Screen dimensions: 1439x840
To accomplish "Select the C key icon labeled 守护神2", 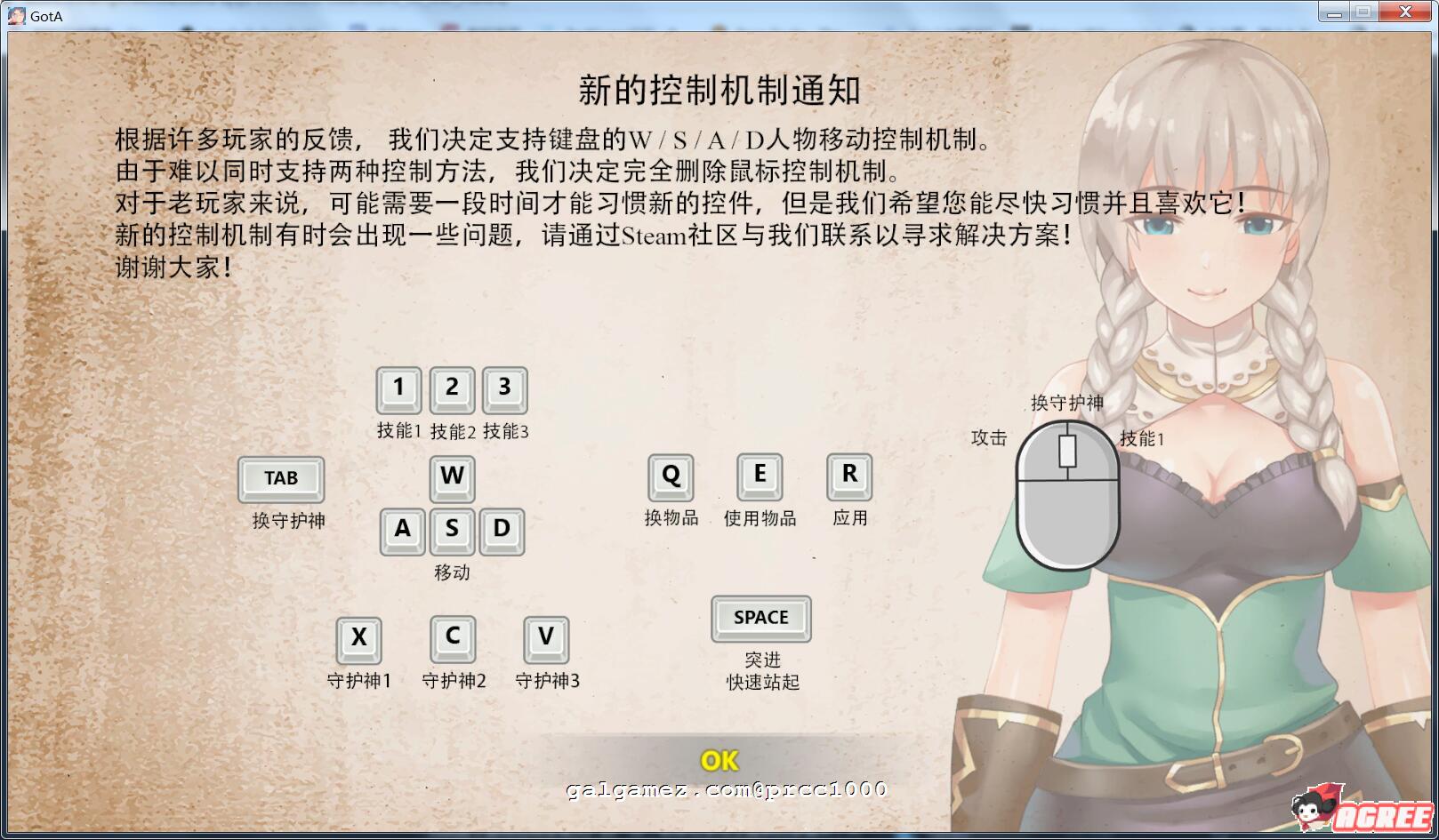I will (453, 638).
